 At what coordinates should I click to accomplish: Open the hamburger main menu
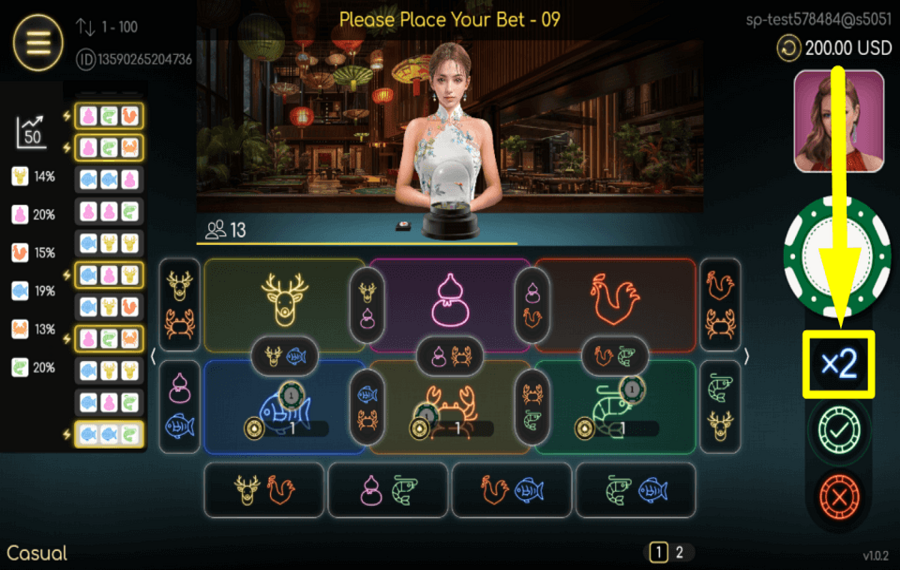point(38,43)
